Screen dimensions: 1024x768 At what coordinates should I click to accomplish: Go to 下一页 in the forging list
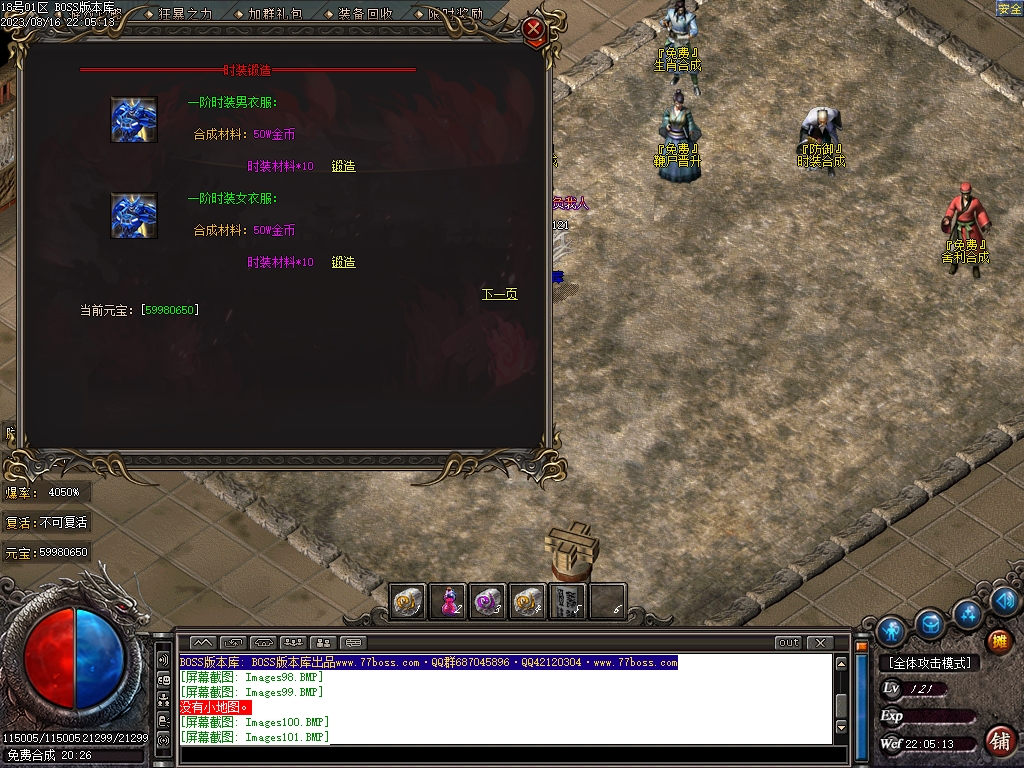[499, 294]
